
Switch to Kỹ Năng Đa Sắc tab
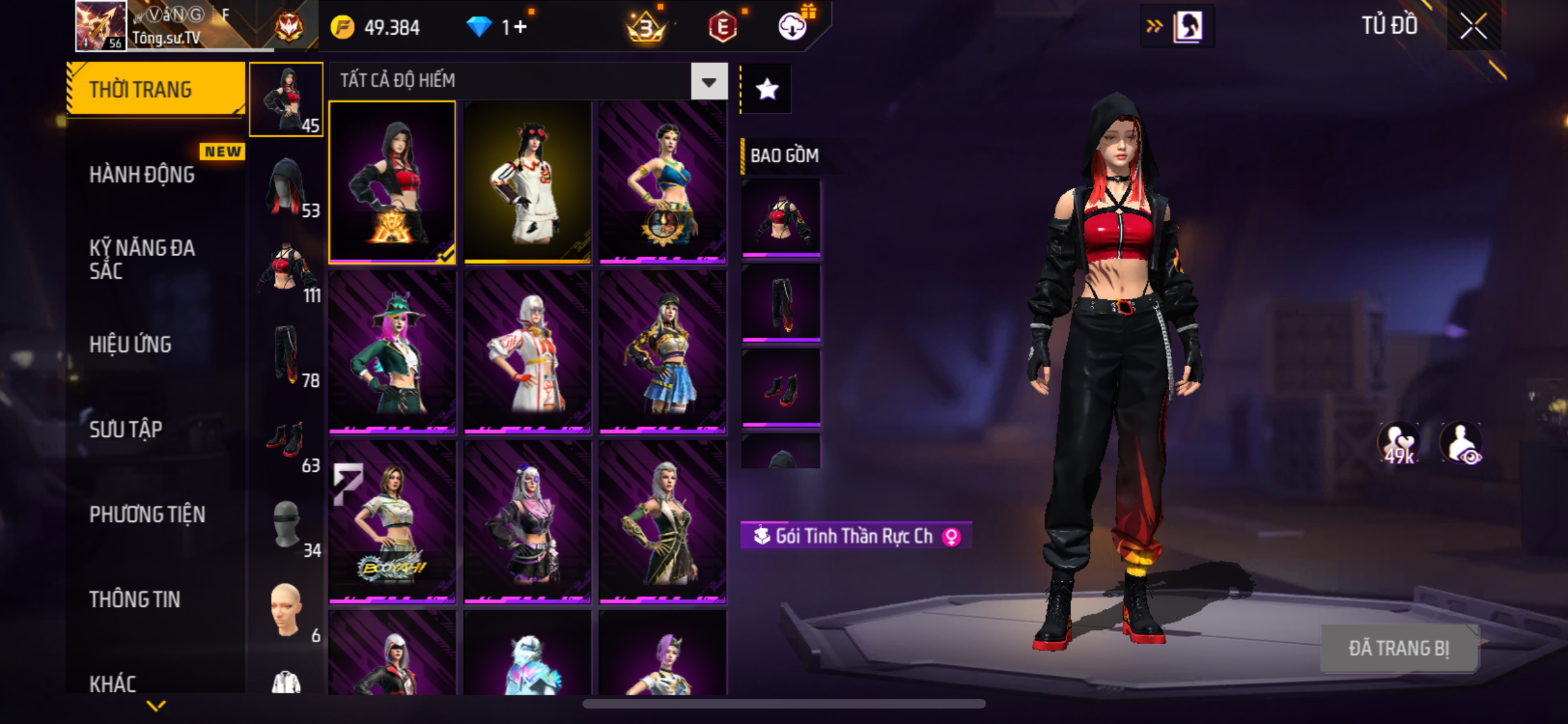coord(142,259)
